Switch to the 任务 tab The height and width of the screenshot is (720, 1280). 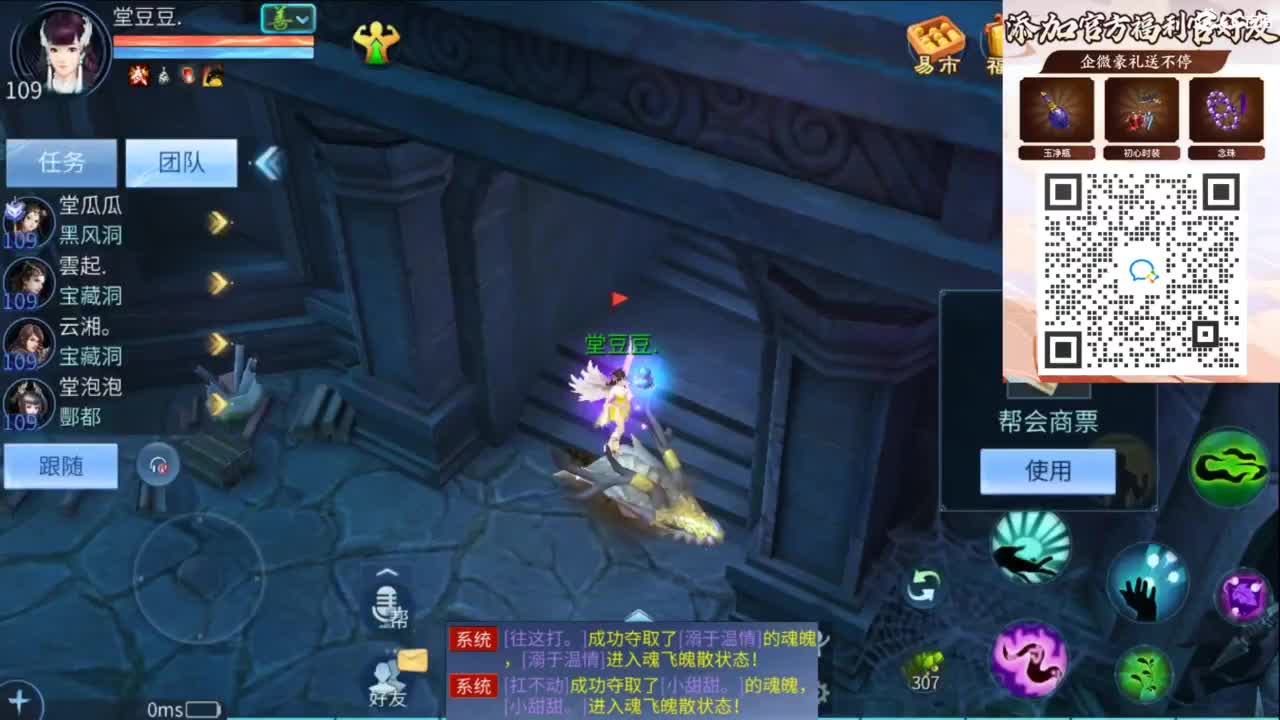tap(60, 162)
